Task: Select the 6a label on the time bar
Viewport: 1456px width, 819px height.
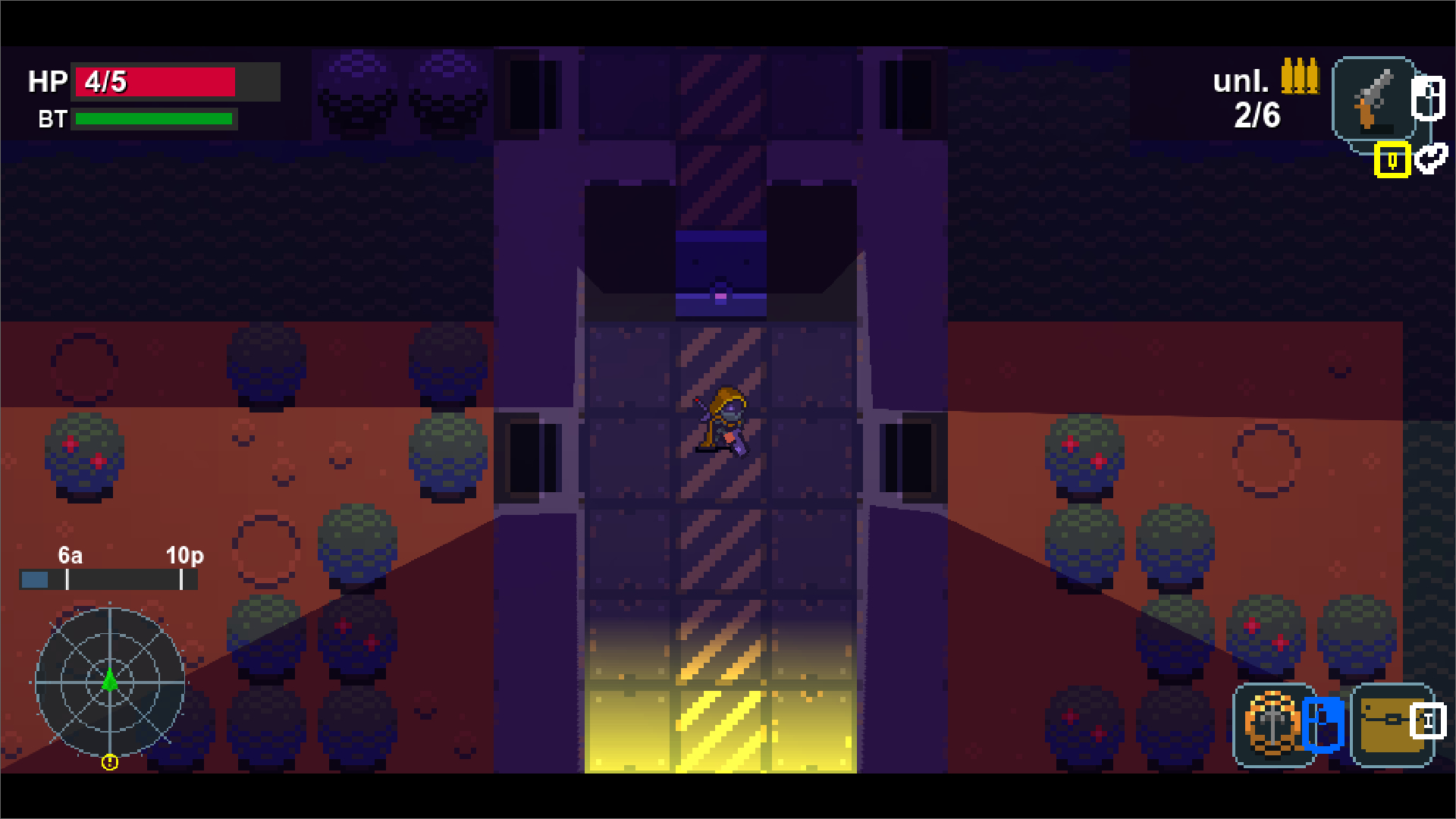Action: pyautogui.click(x=71, y=556)
